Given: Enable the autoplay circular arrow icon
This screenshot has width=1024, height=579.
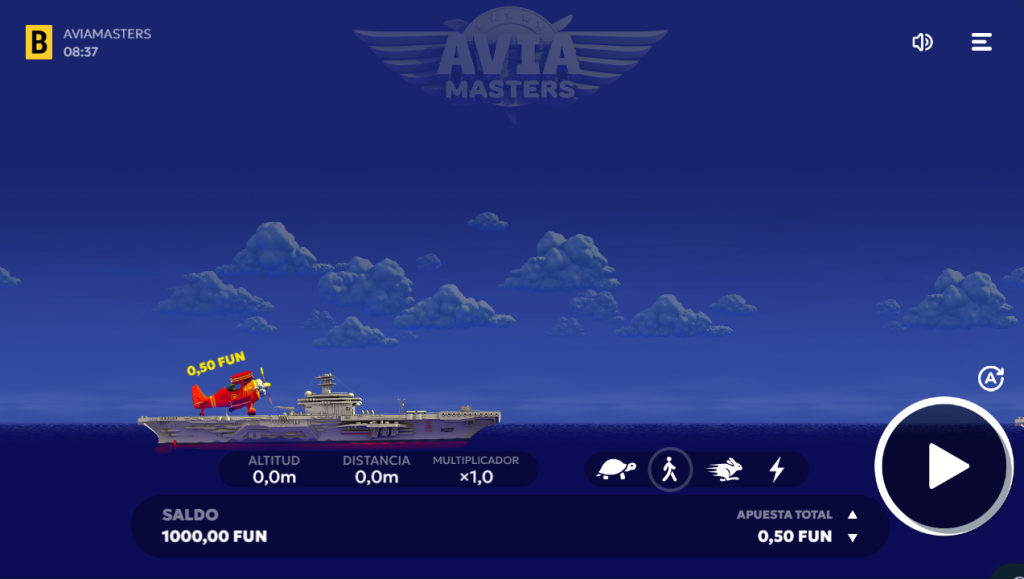Looking at the screenshot, I should point(990,379).
